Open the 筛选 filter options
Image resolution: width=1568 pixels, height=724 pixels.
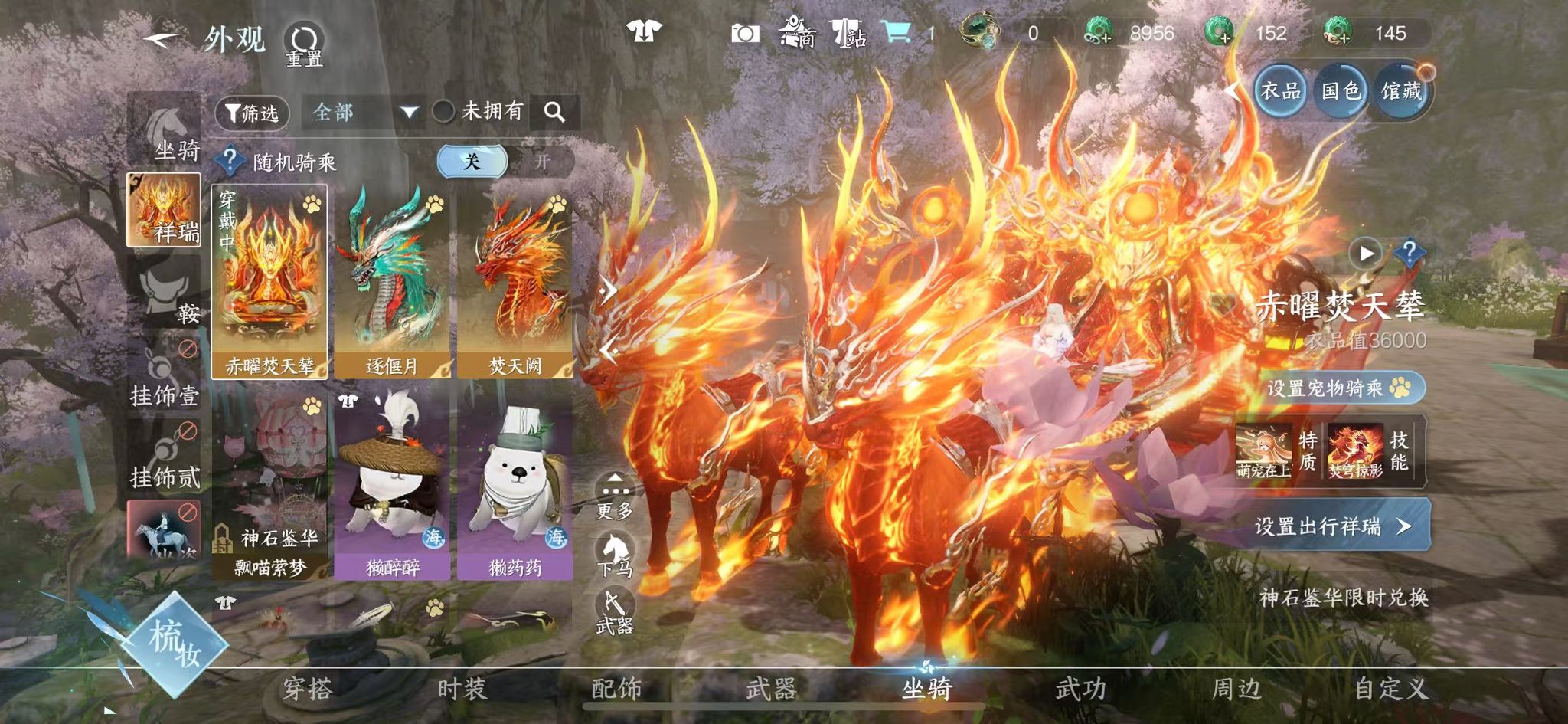click(x=252, y=113)
